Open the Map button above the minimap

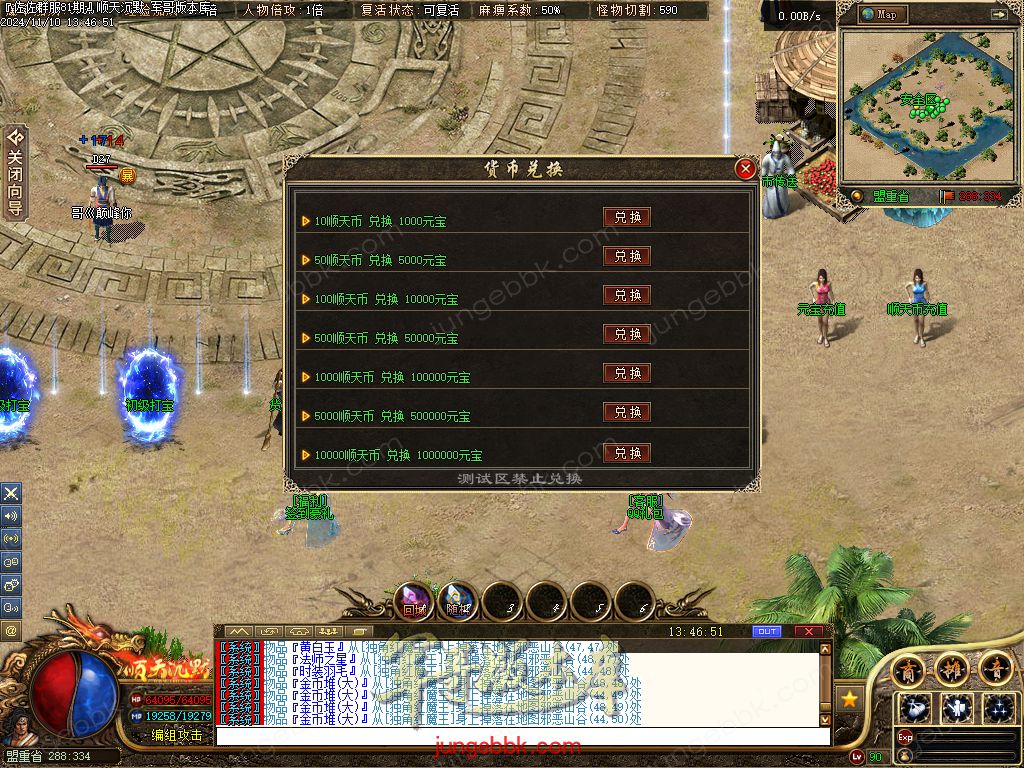pyautogui.click(x=879, y=15)
